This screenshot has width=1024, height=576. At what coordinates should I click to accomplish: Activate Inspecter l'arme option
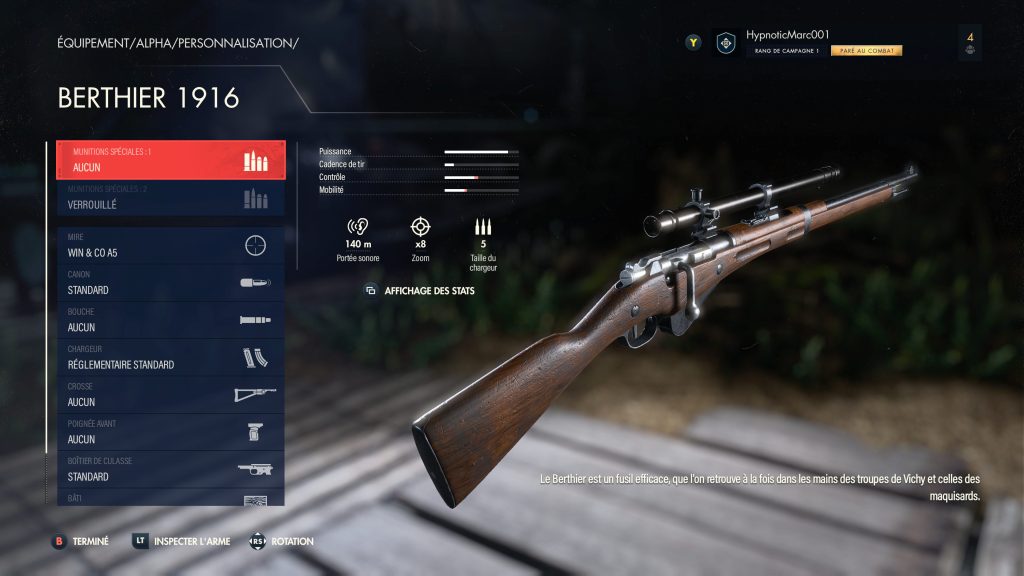click(x=190, y=541)
